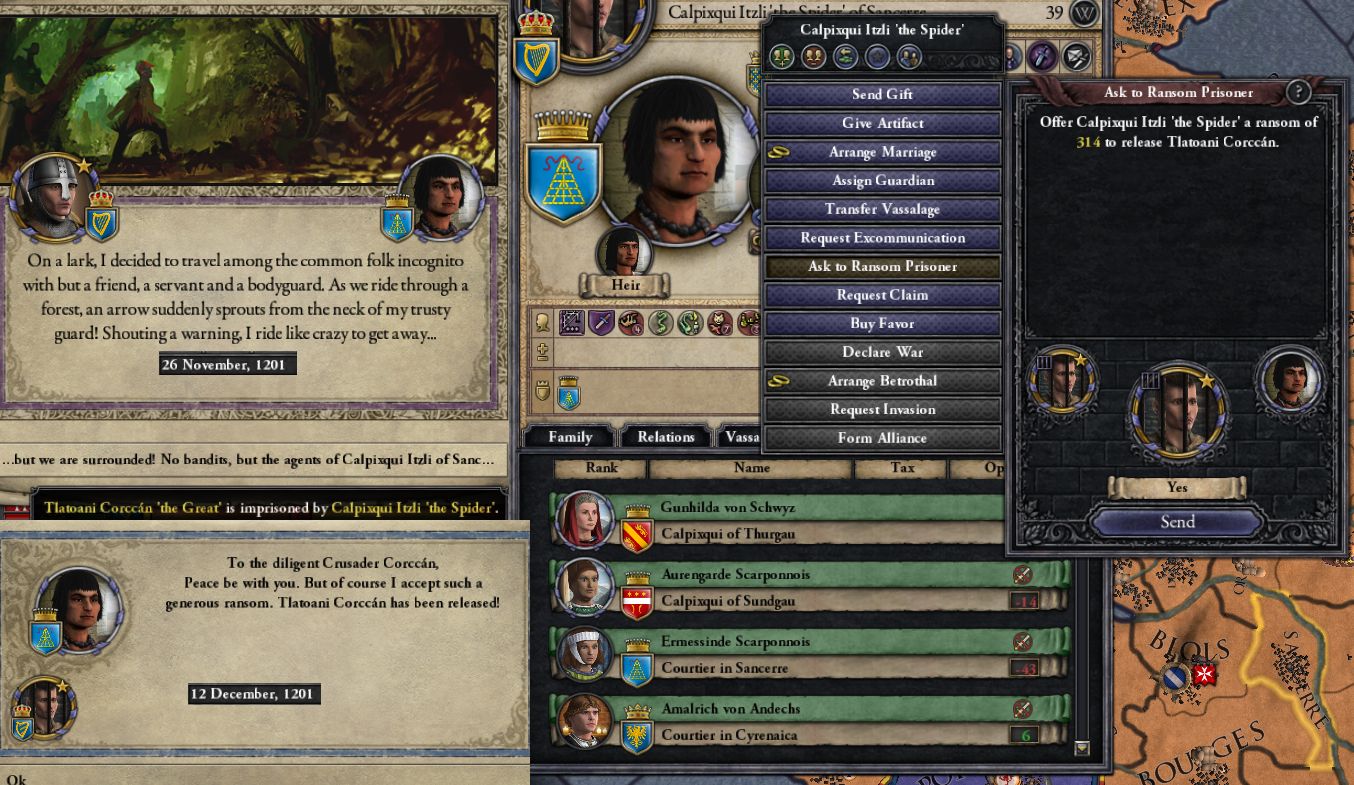Click the down arrow on the vassal list scrollbar
This screenshot has width=1354, height=785.
(1081, 747)
